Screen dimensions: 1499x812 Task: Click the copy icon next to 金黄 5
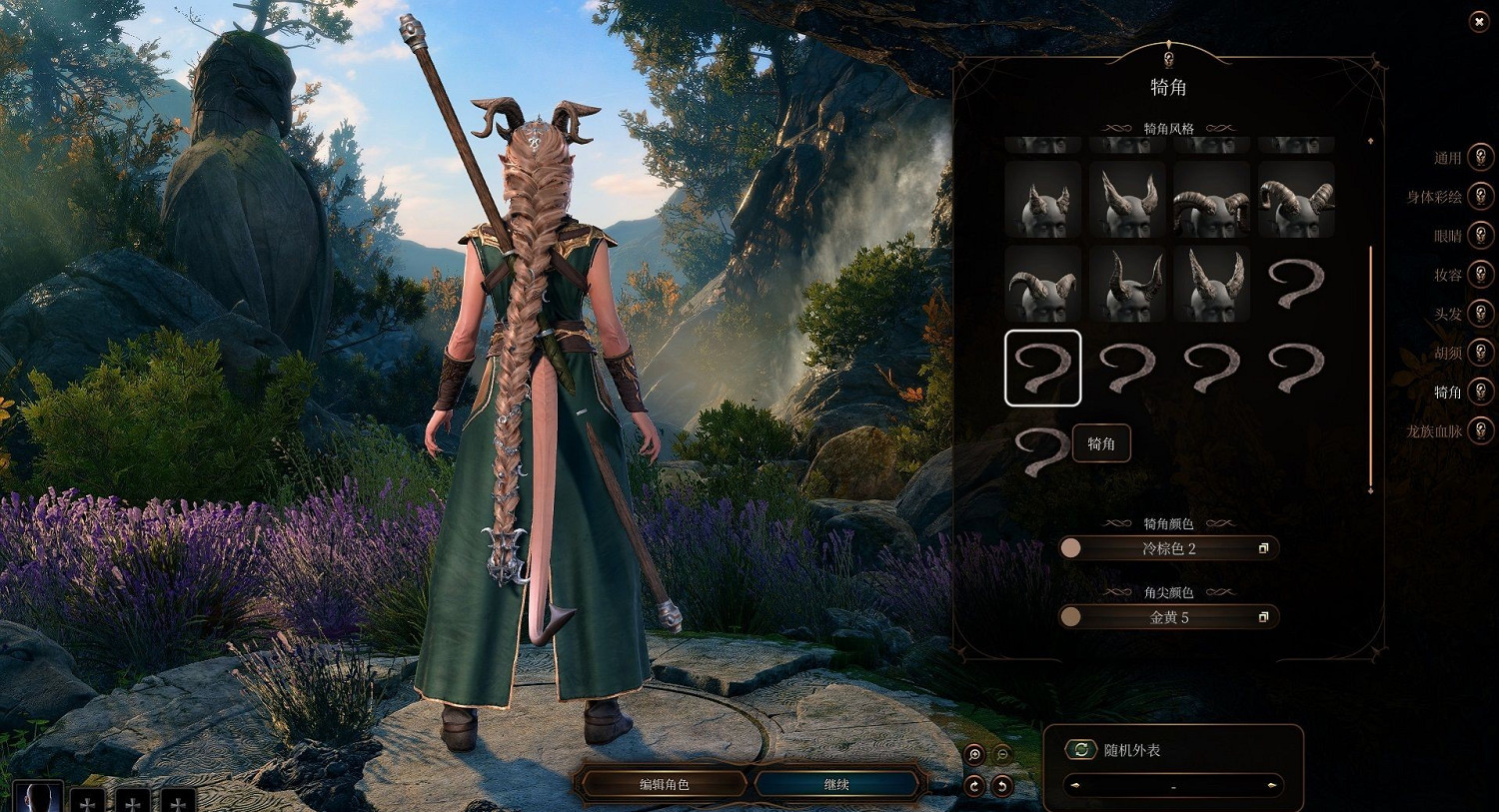point(1263,616)
